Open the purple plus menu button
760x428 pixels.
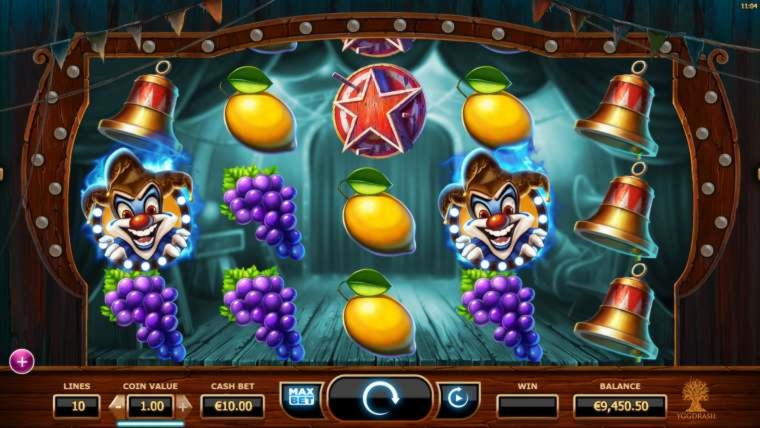coord(21,360)
